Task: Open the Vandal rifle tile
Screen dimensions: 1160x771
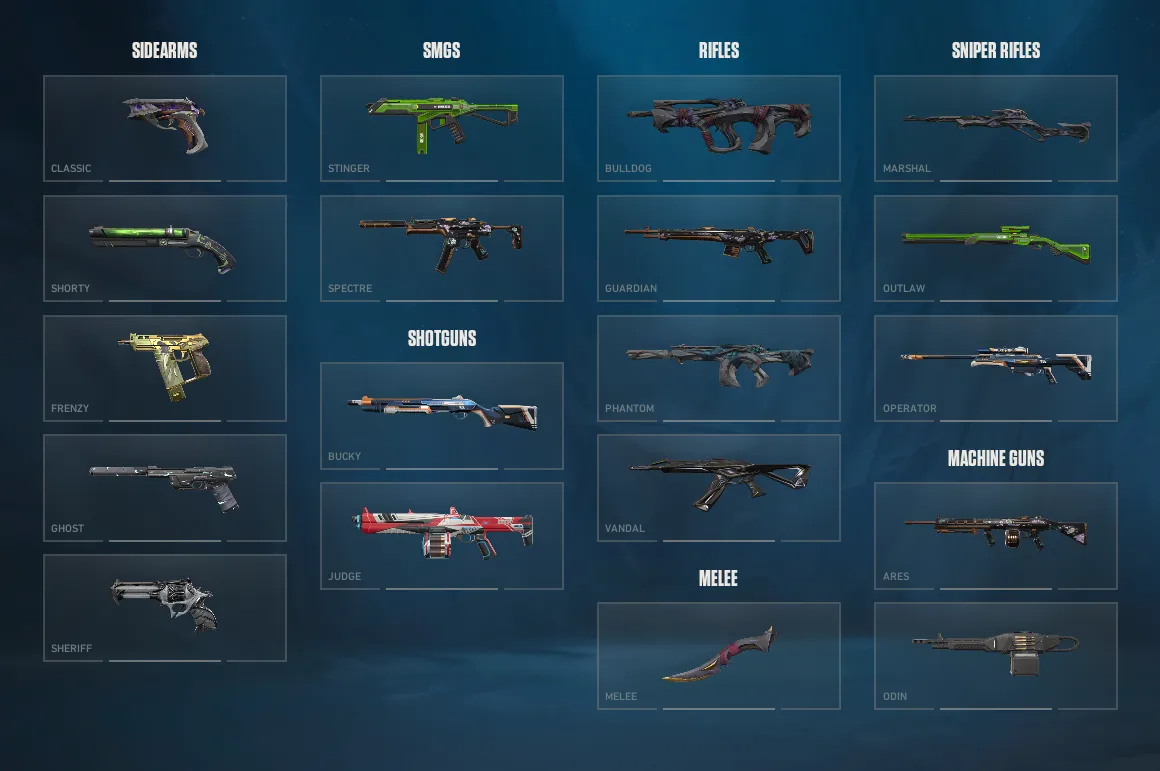Action: point(719,488)
